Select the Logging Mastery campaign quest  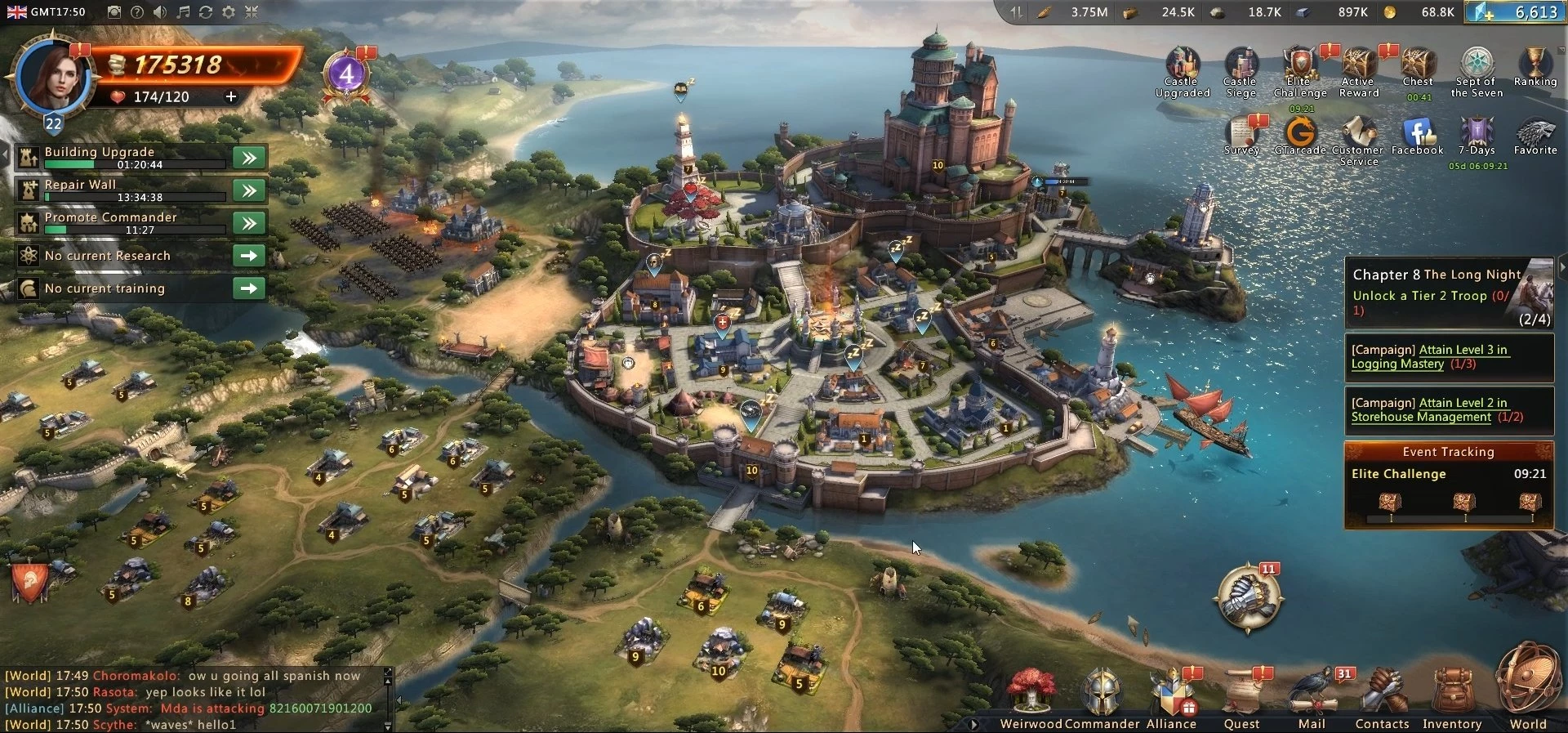(x=1429, y=357)
